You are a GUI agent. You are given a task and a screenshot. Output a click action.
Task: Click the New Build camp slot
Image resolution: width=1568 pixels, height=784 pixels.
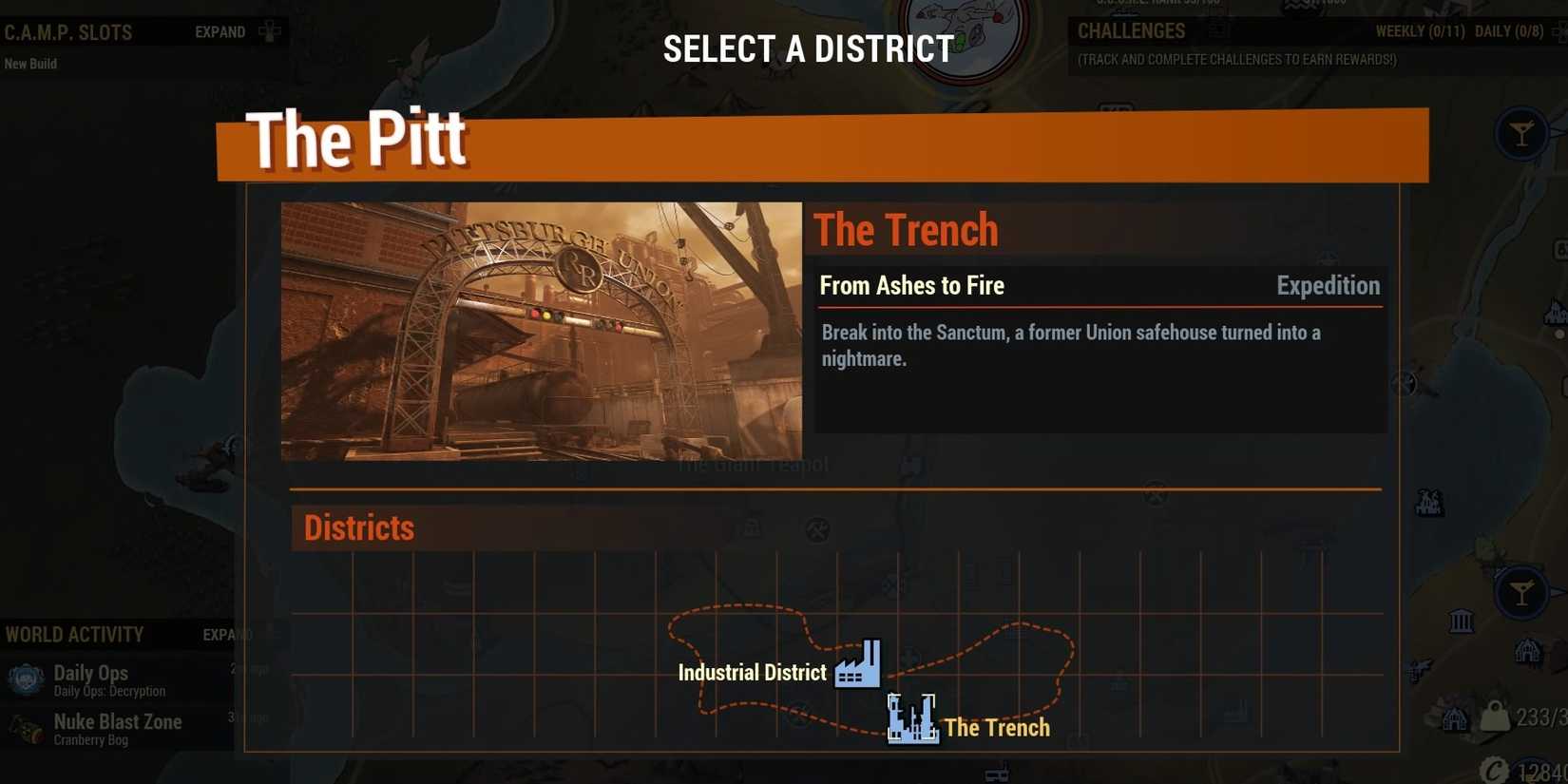29,64
